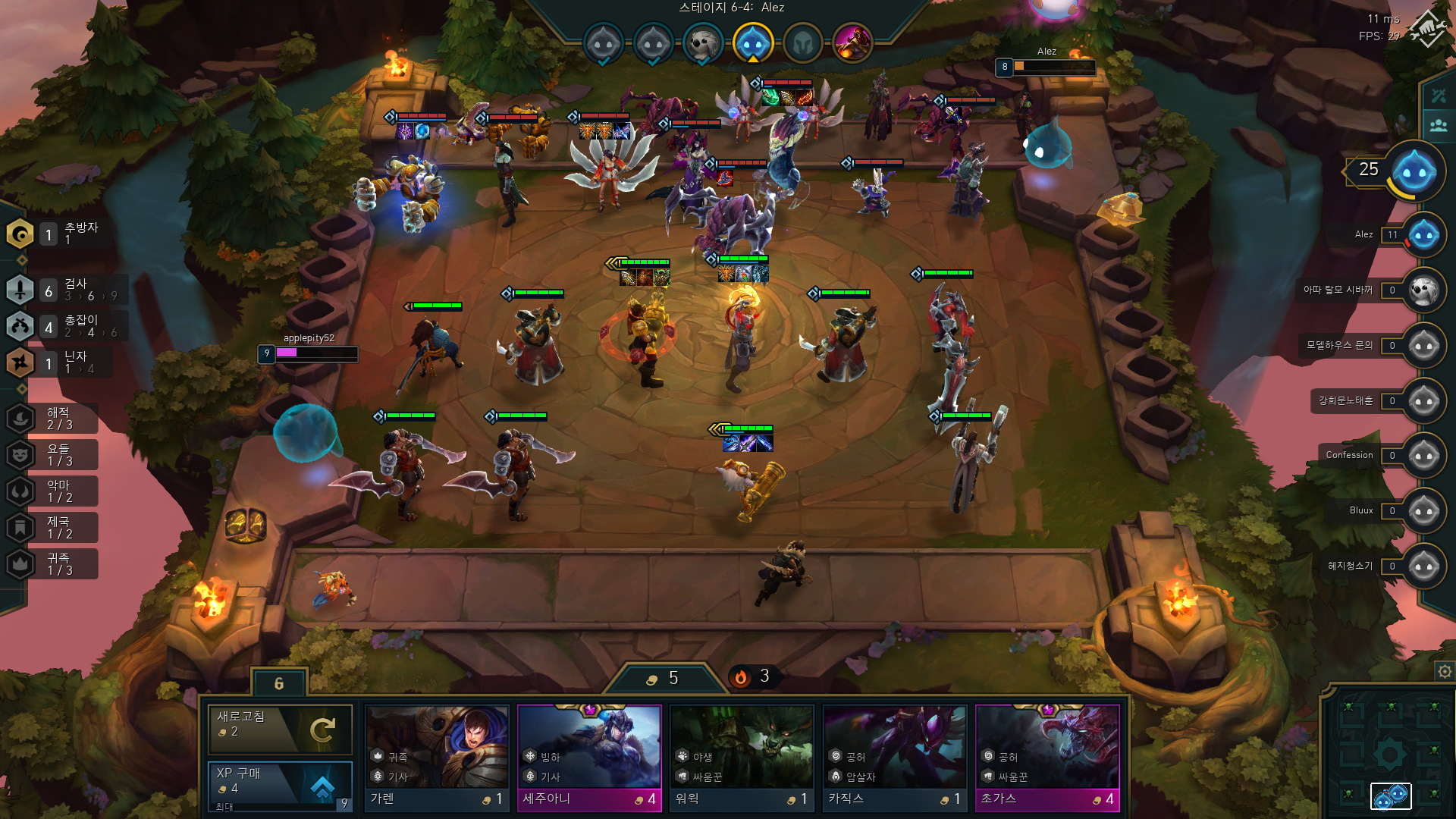Image resolution: width=1456 pixels, height=819 pixels.
Task: Select the 헤지청소기 player entry
Action: coord(1423,566)
